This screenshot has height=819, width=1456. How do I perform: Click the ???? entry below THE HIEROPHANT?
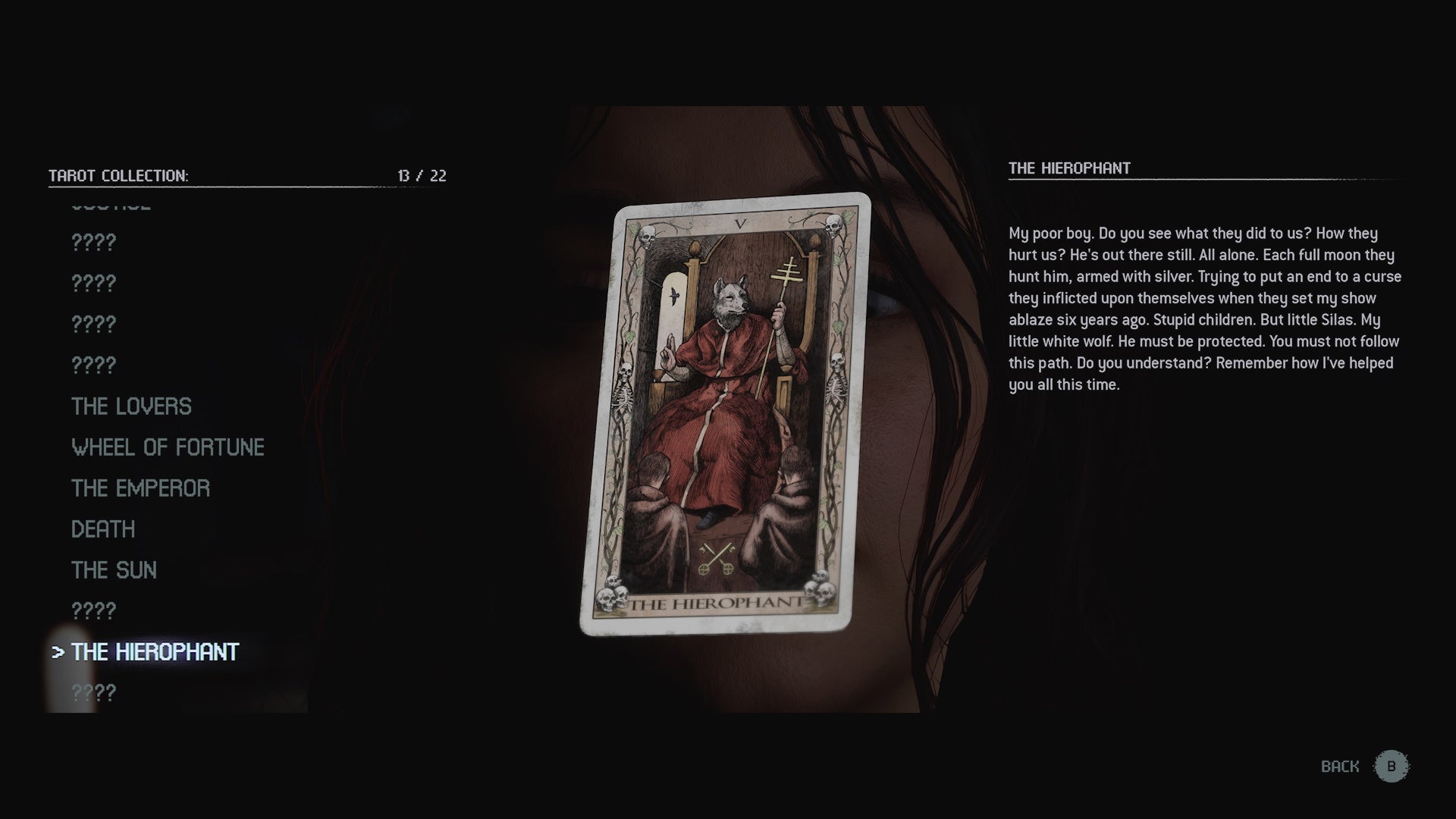coord(93,692)
